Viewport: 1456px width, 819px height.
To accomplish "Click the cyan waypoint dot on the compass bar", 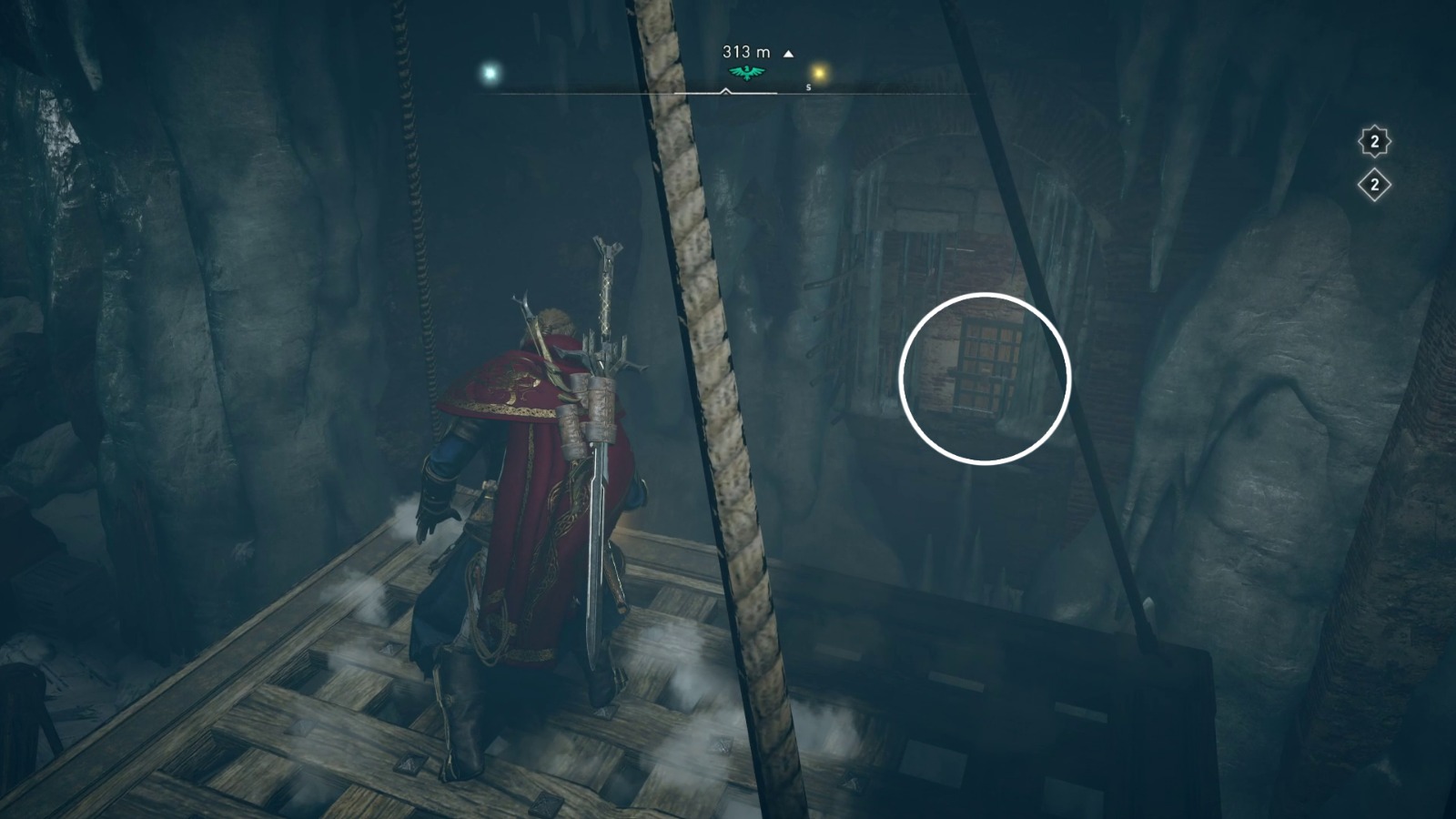I will (x=489, y=72).
